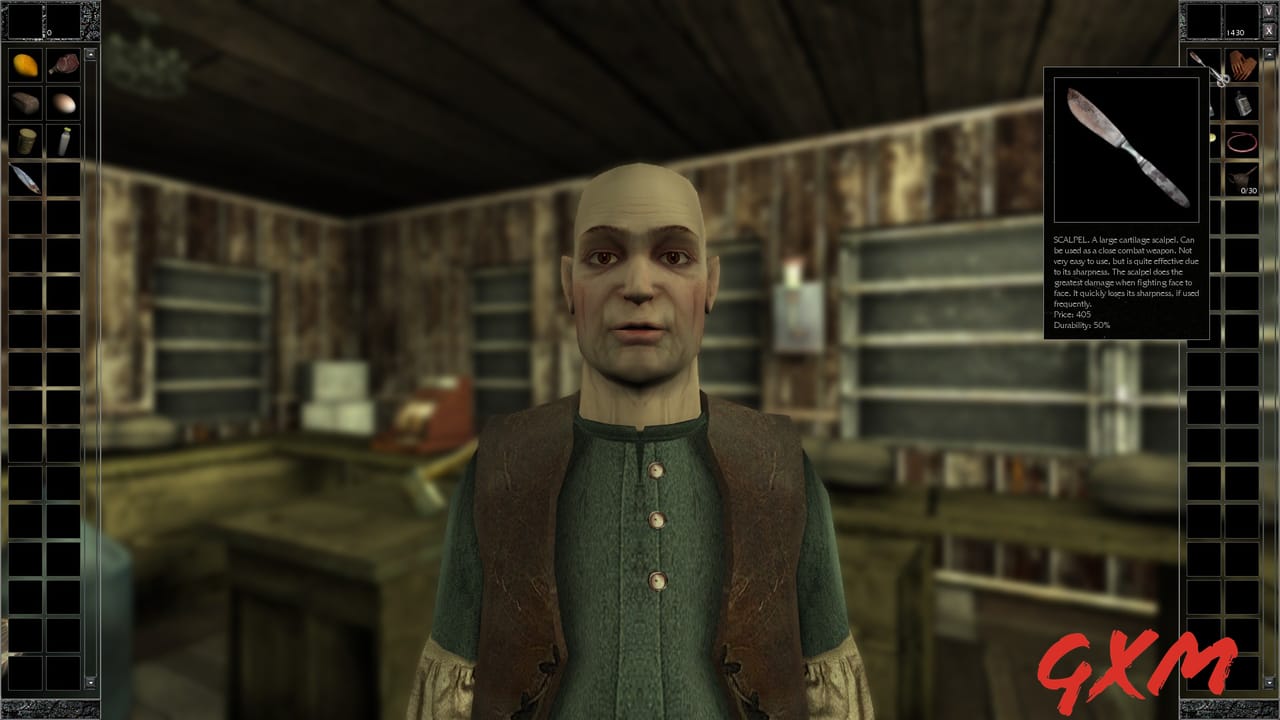The width and height of the screenshot is (1280, 720).
Task: Select the fish in your inventory
Action: 25,179
